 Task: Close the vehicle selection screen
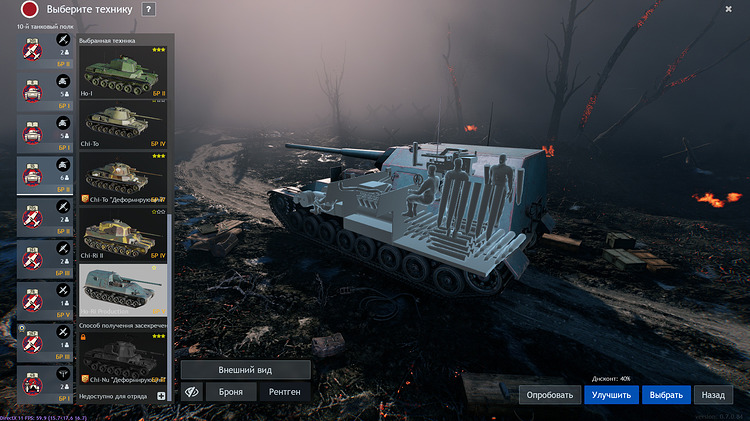pyautogui.click(x=729, y=9)
